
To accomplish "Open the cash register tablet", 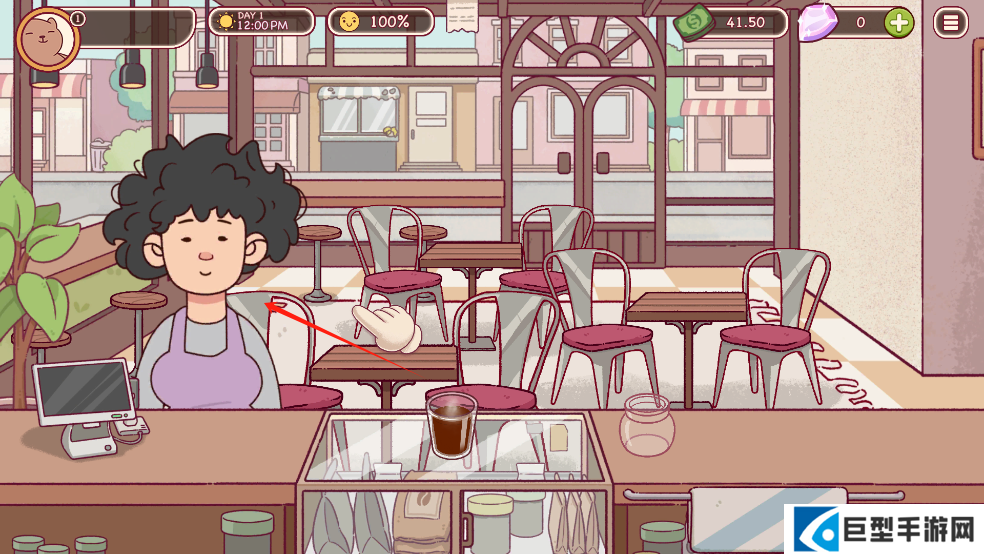I will click(x=84, y=392).
